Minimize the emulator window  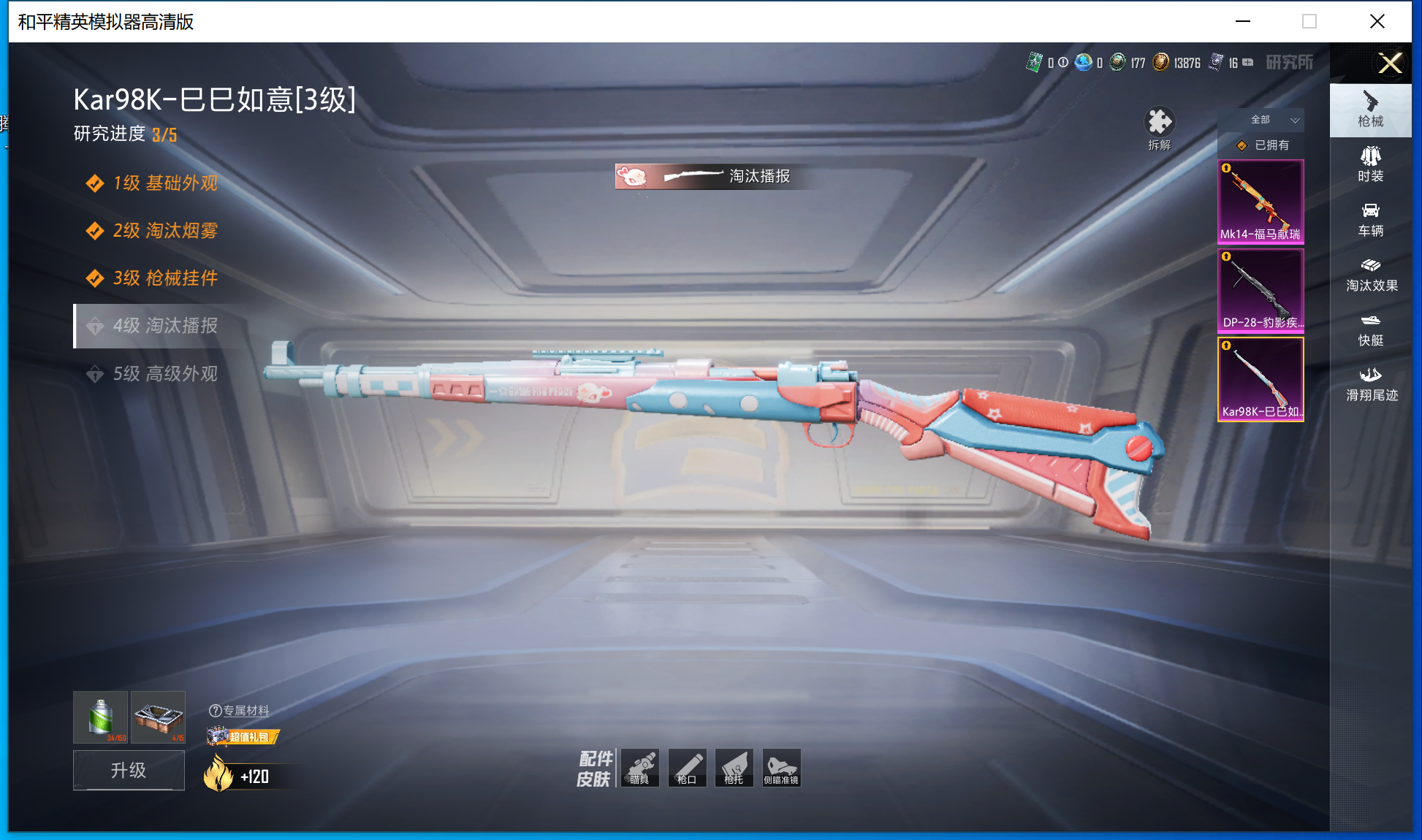point(1242,21)
